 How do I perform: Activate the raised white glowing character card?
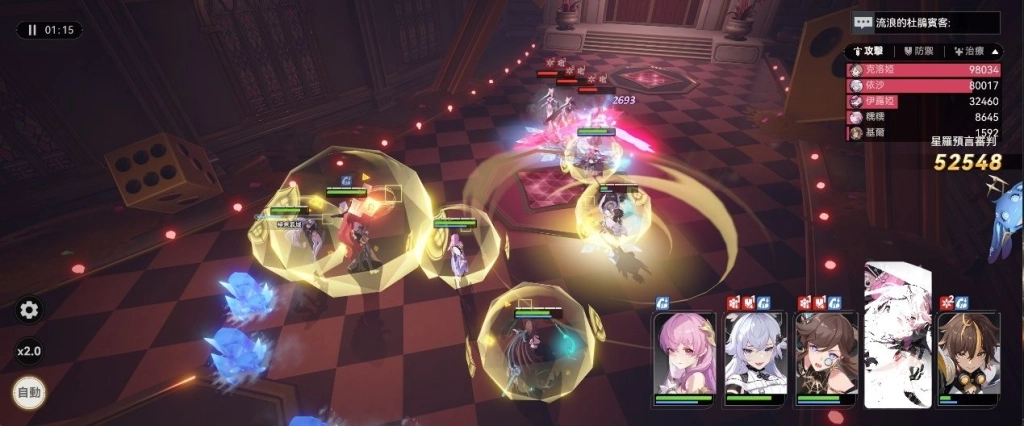coord(897,335)
